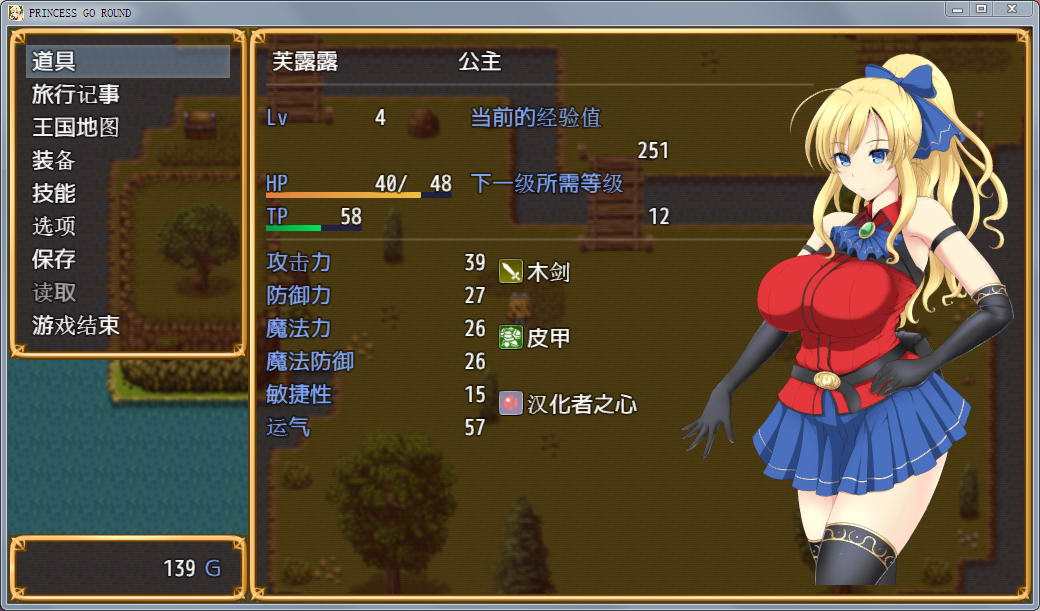Select 保存 to save the game
The image size is (1040, 611).
tap(54, 259)
